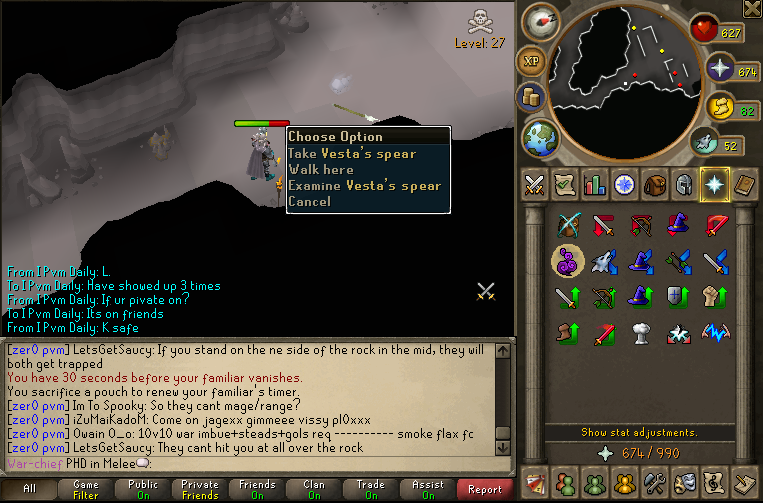Screen dimensions: 763x503
Task: Cancel the Choose Option menu
Action: (308, 202)
